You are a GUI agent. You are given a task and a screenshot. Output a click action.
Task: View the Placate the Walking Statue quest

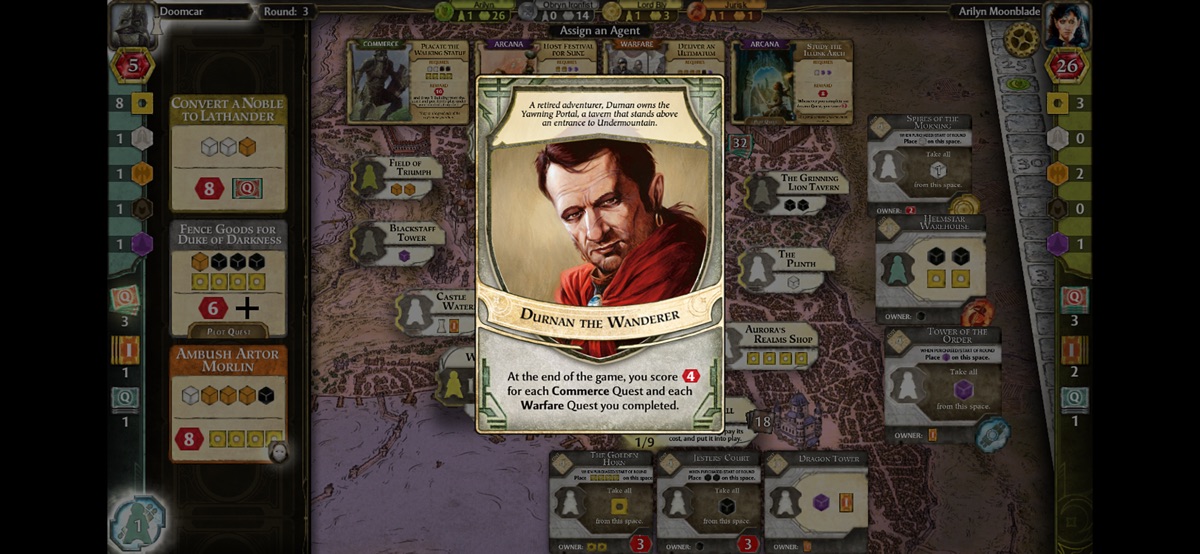coord(407,81)
